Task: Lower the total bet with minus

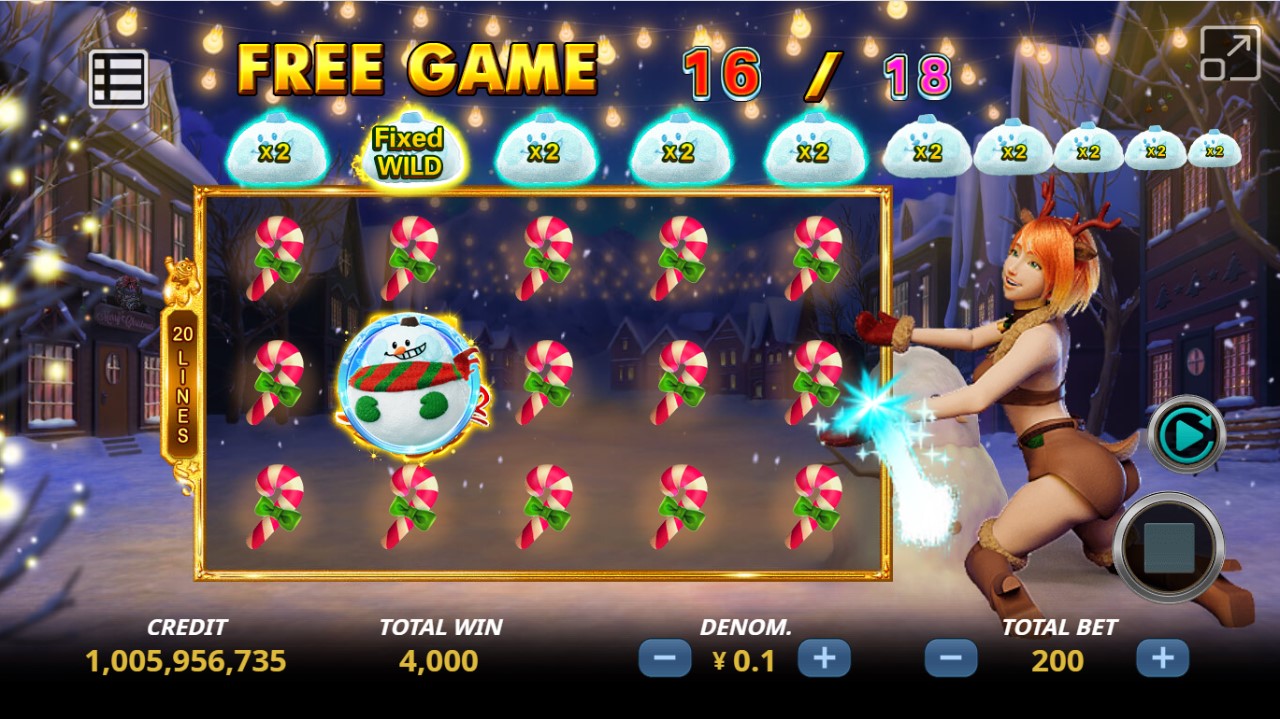Action: click(951, 659)
